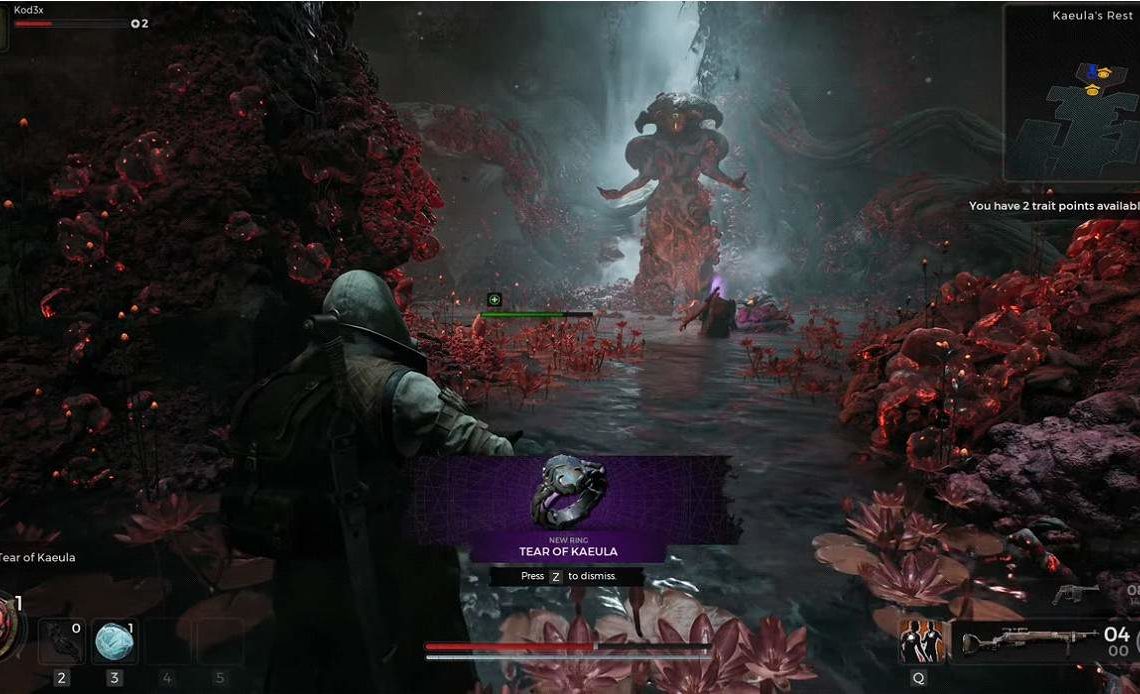Select the equipped long gun rifle
1140x694 pixels.
tap(1023, 639)
